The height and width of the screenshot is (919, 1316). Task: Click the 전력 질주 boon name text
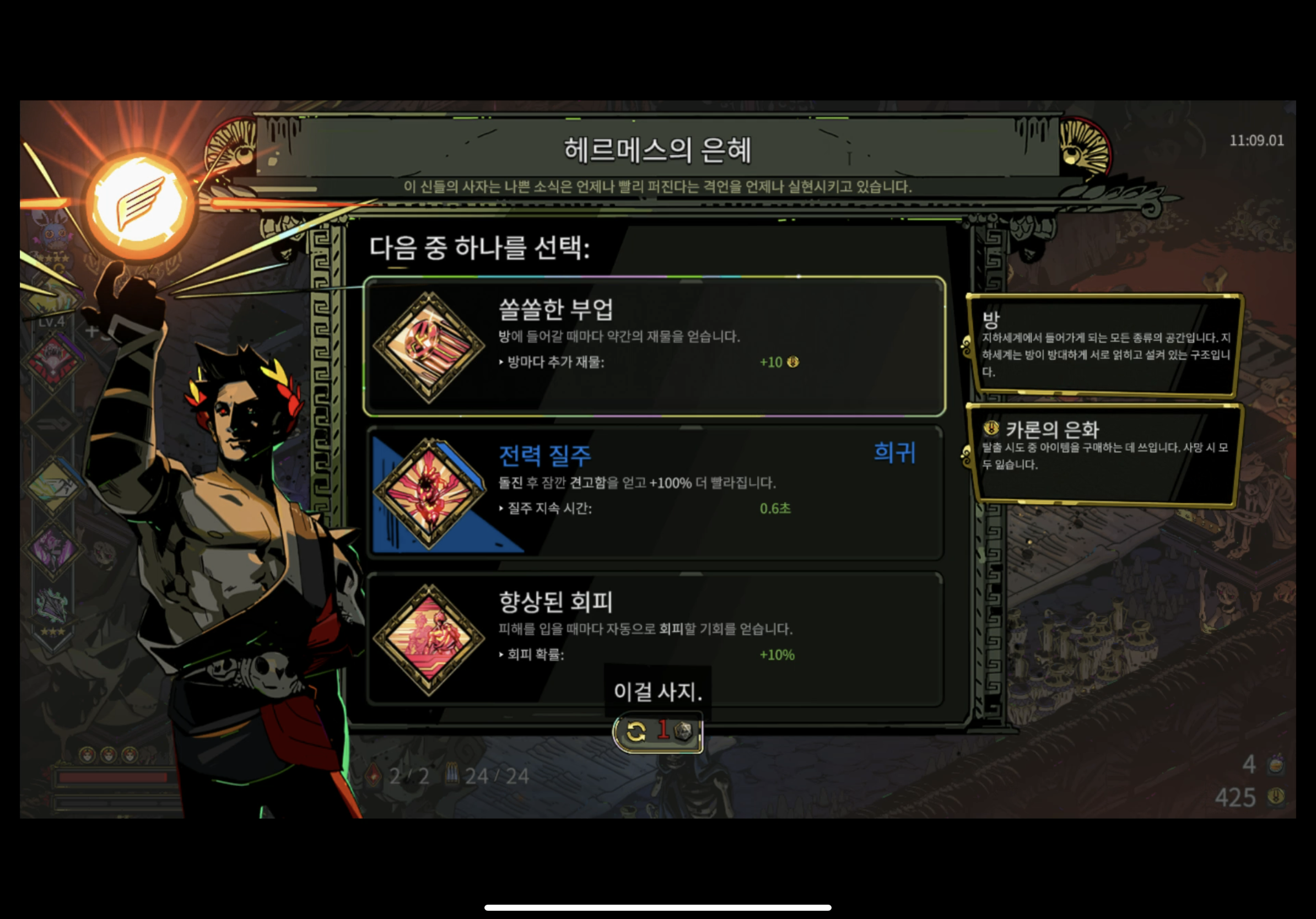tap(546, 457)
